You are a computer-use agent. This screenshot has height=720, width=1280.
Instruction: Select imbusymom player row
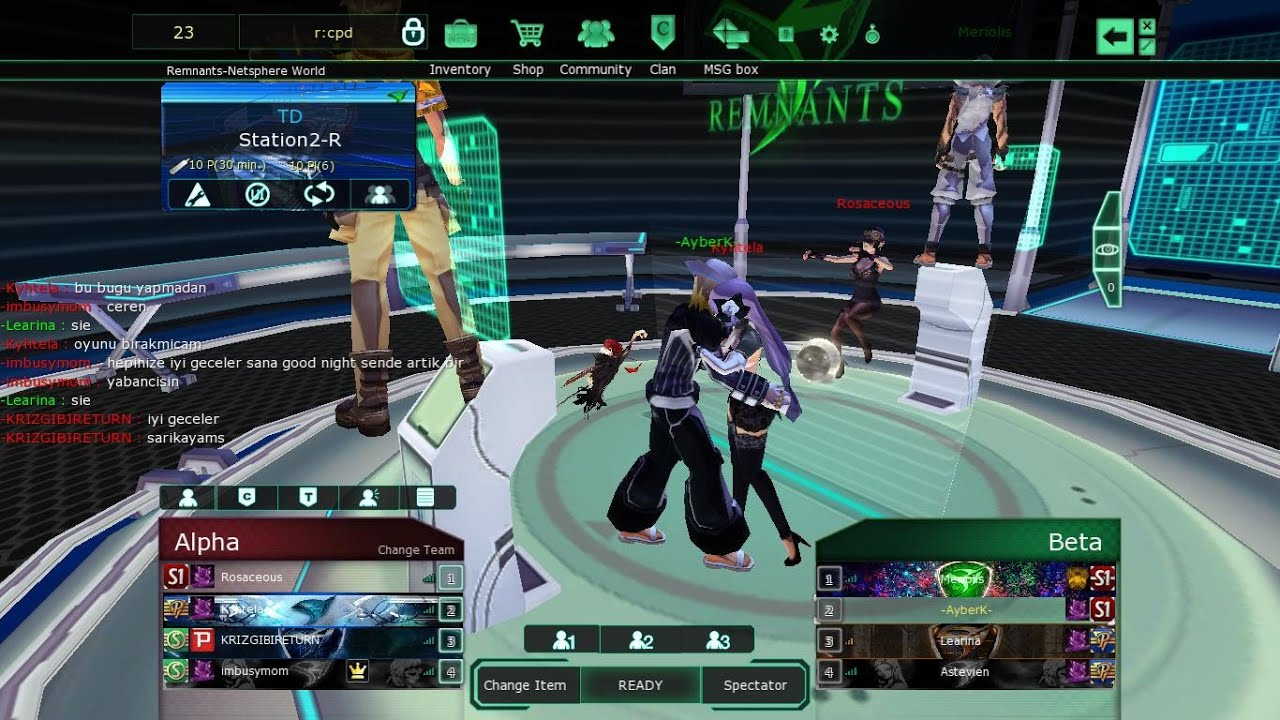click(x=300, y=671)
